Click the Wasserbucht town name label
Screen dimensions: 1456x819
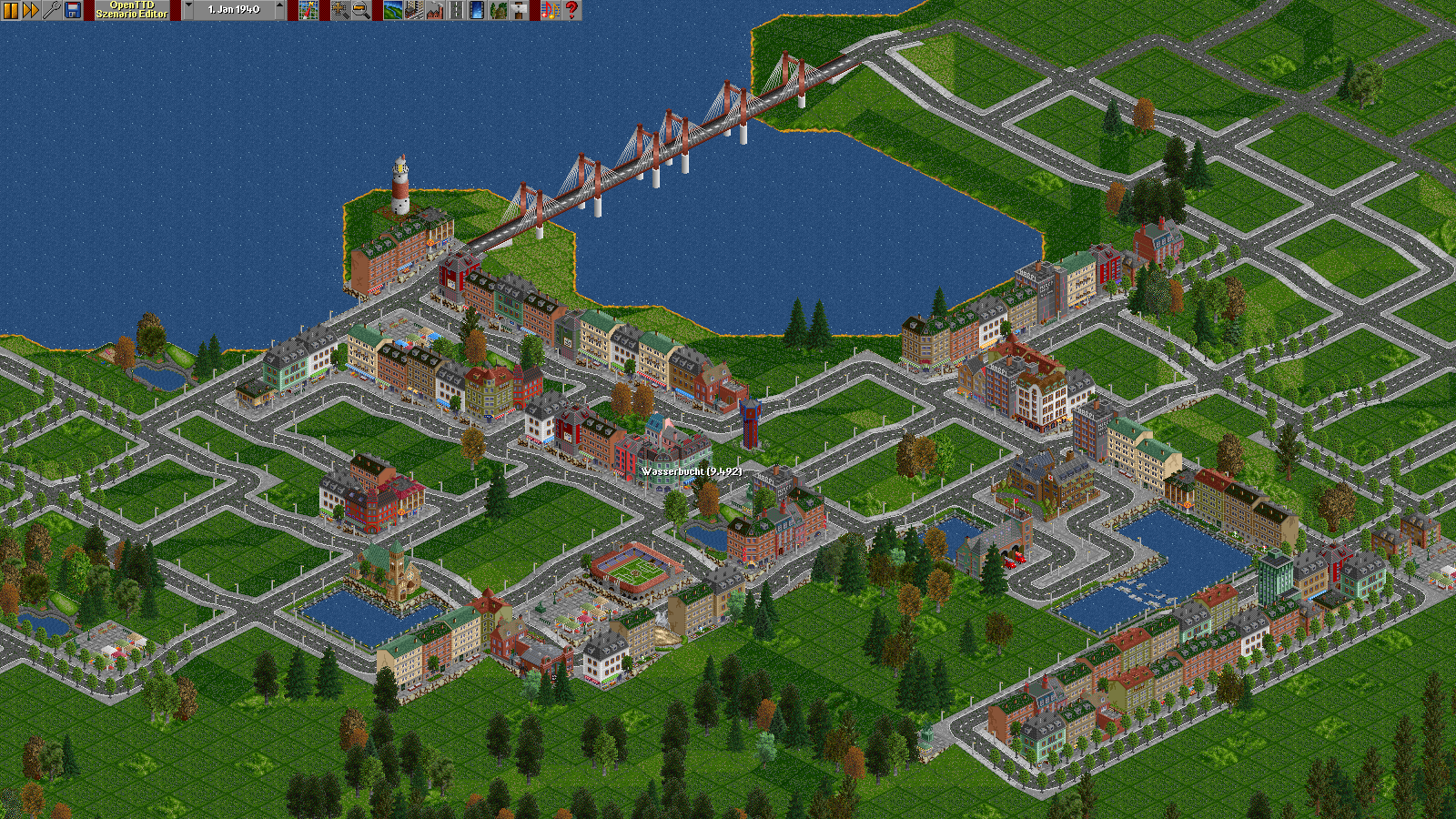(x=691, y=471)
